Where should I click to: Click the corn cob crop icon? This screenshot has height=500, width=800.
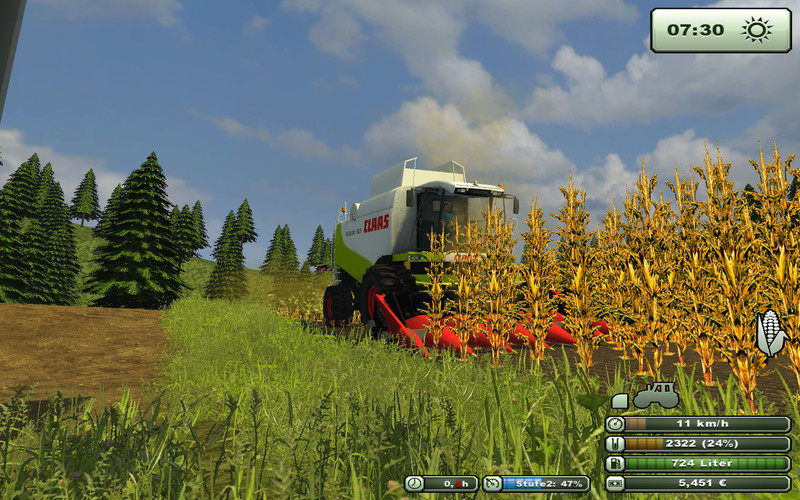[770, 333]
